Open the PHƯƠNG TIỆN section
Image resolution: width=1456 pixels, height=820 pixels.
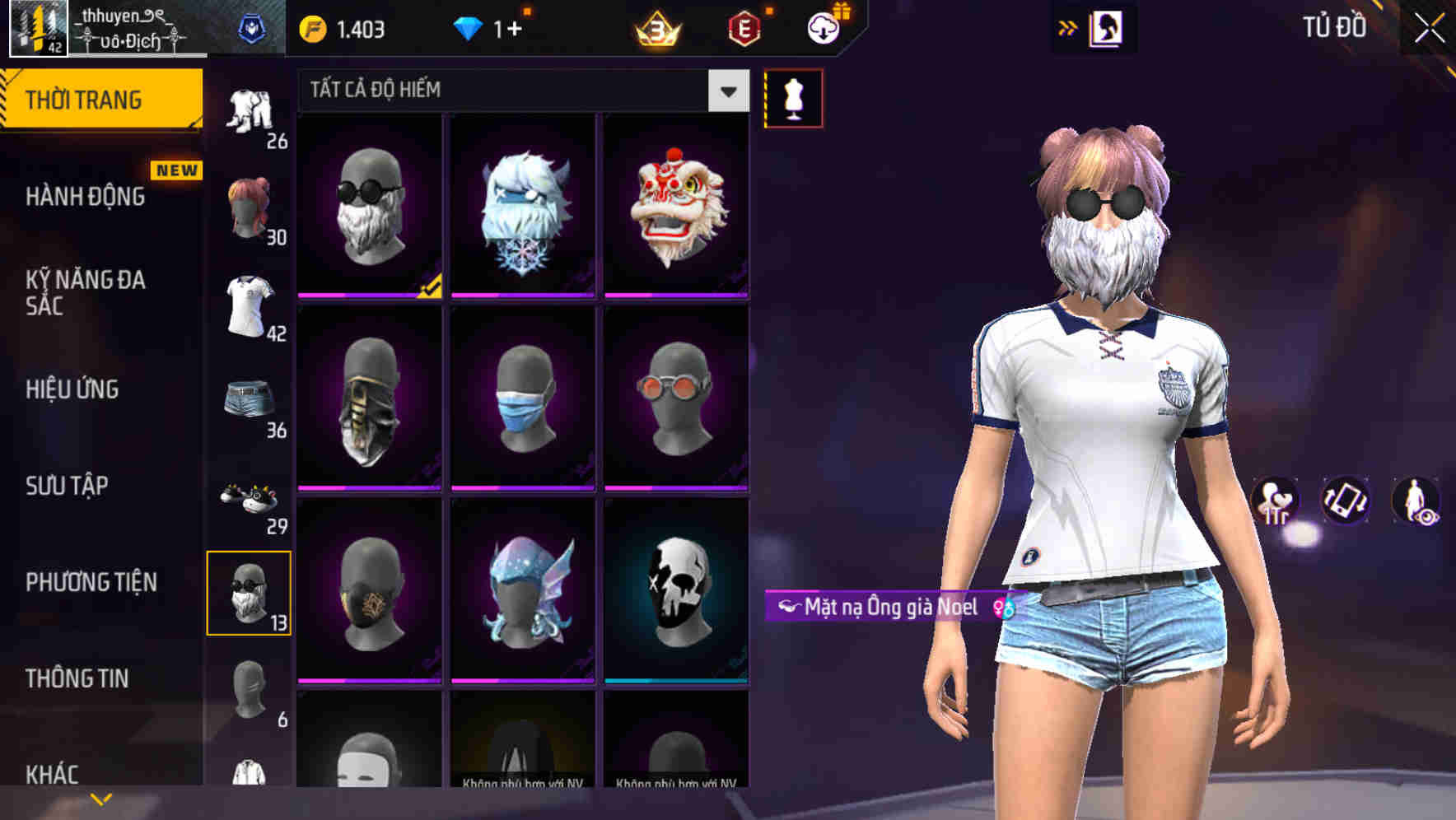point(91,582)
